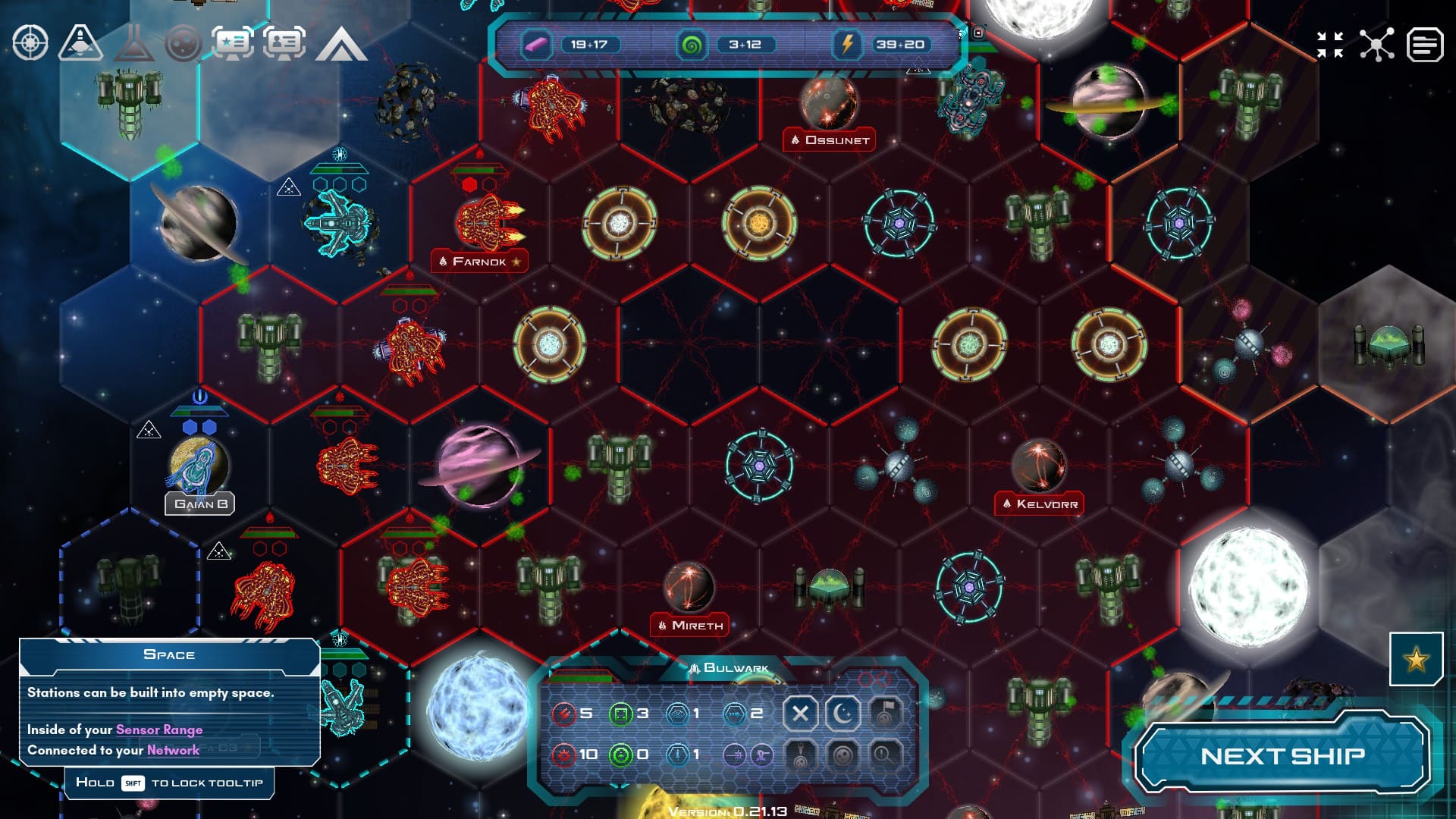
Task: Click the cratered planet icon in top toolbar
Action: [x=184, y=43]
